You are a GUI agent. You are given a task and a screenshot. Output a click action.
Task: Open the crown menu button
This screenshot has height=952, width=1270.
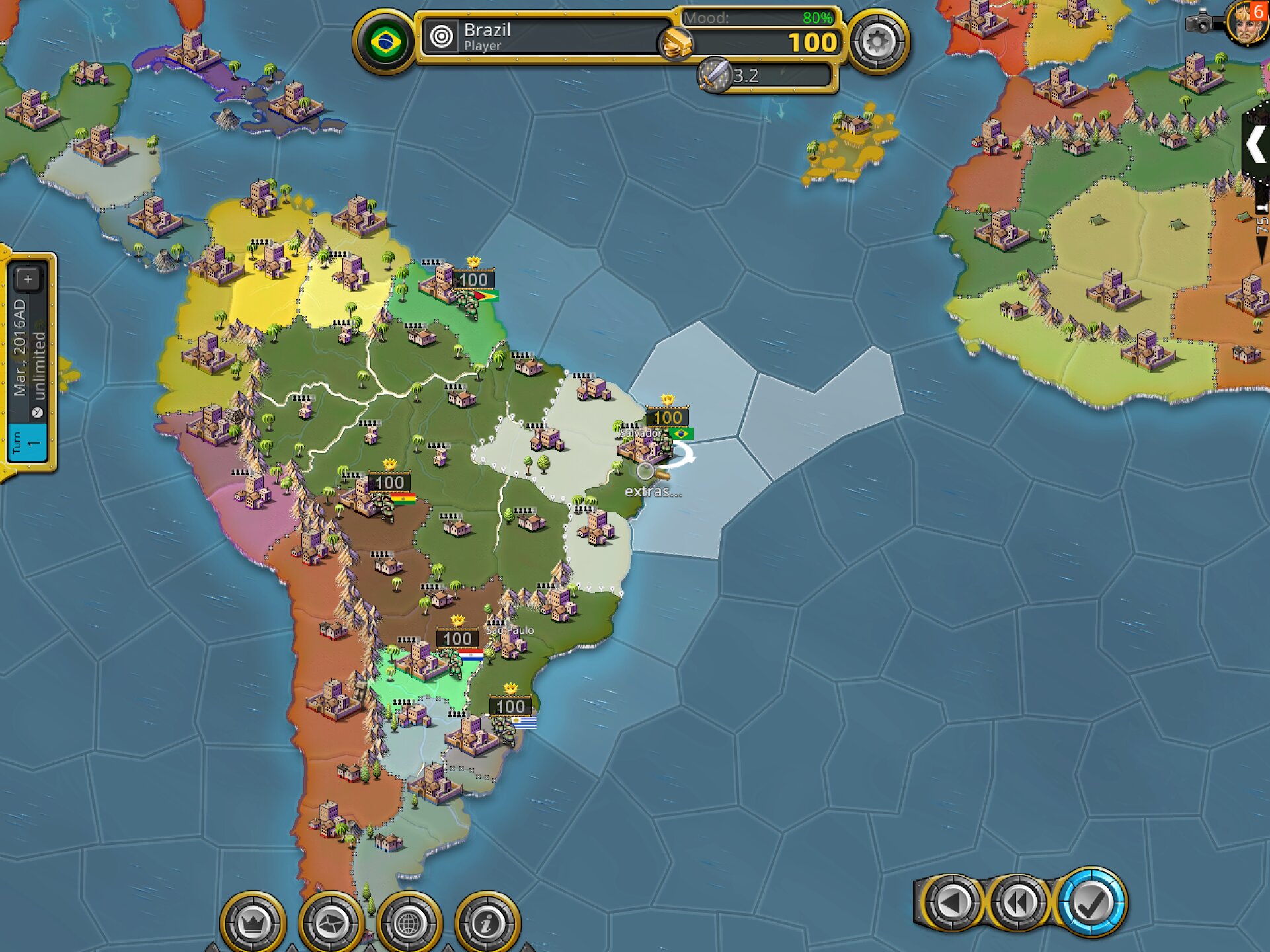[253, 922]
